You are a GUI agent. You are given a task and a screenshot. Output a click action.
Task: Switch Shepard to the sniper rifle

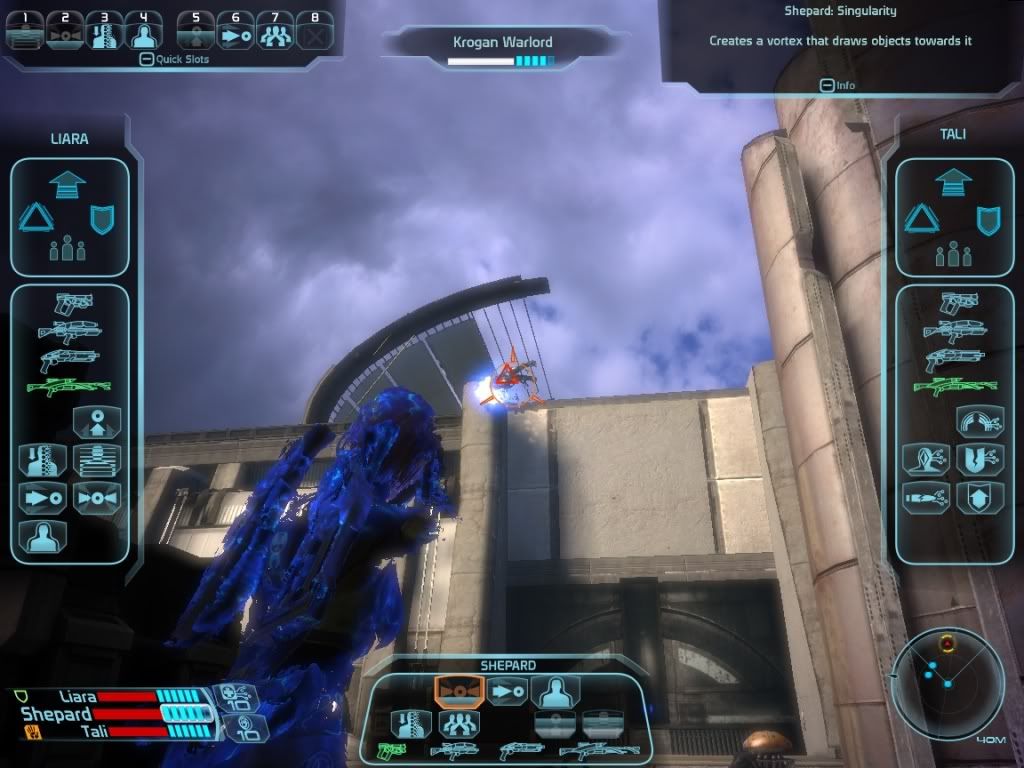599,748
